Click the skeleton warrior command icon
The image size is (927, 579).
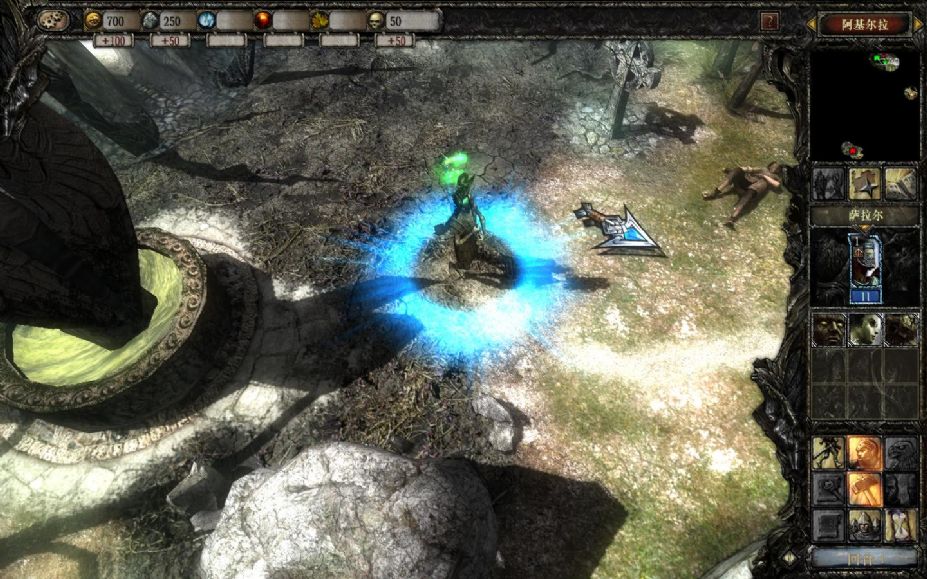click(828, 452)
